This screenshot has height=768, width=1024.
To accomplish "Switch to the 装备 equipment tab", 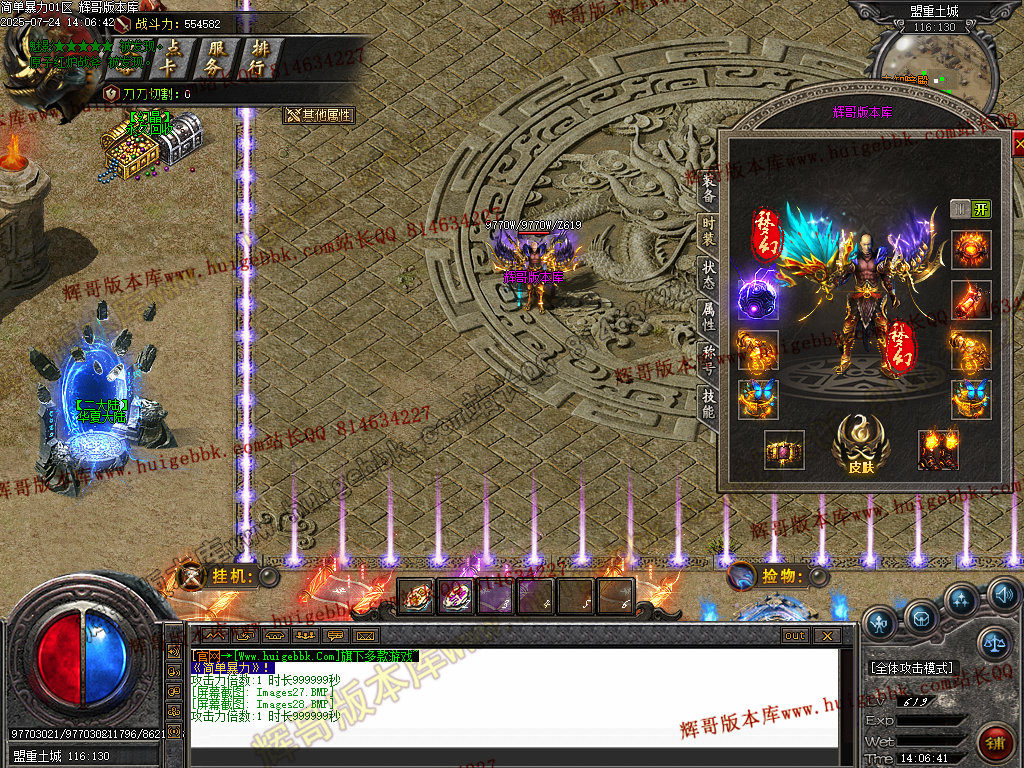I will point(709,188).
